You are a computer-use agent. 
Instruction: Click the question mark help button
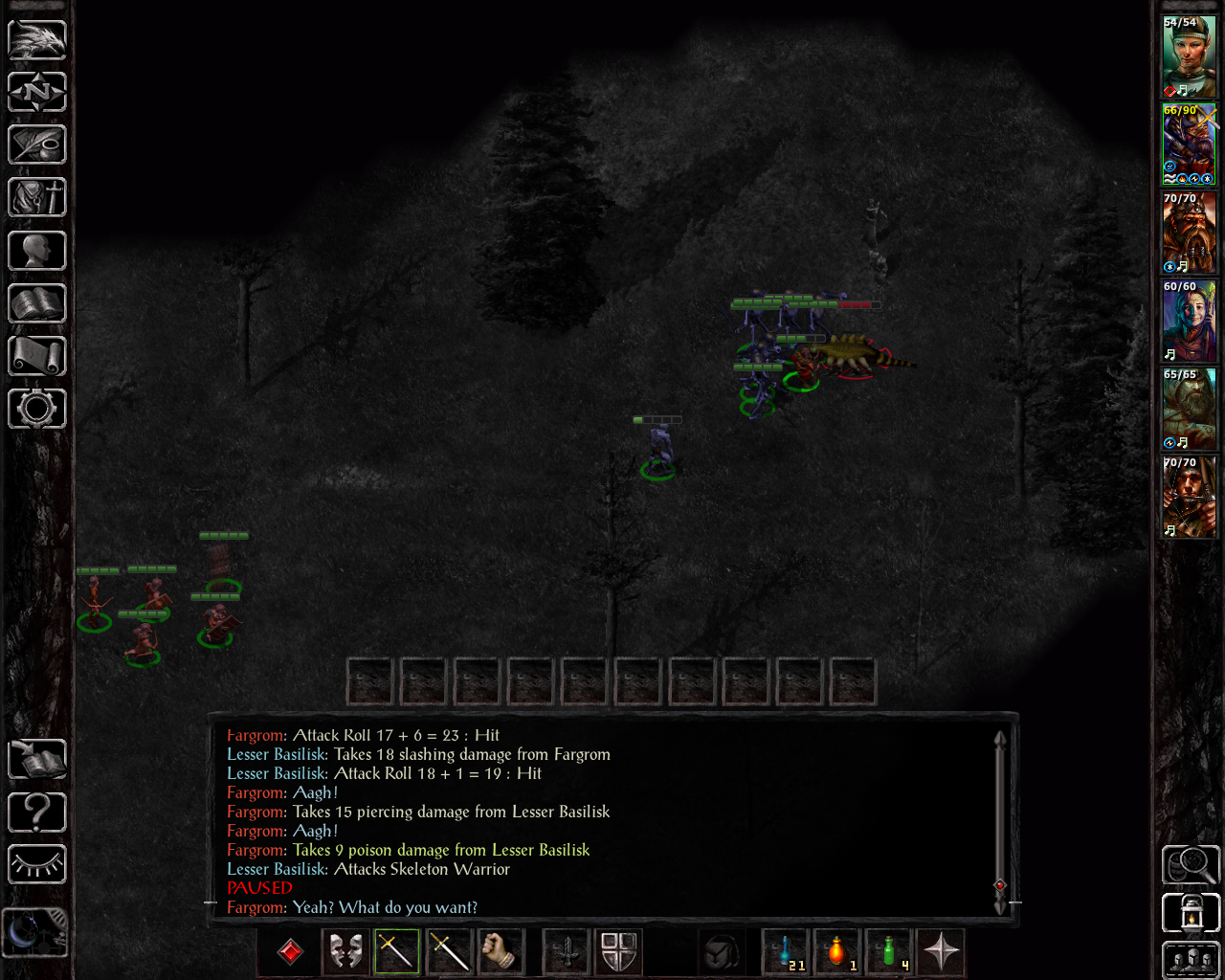point(37,813)
